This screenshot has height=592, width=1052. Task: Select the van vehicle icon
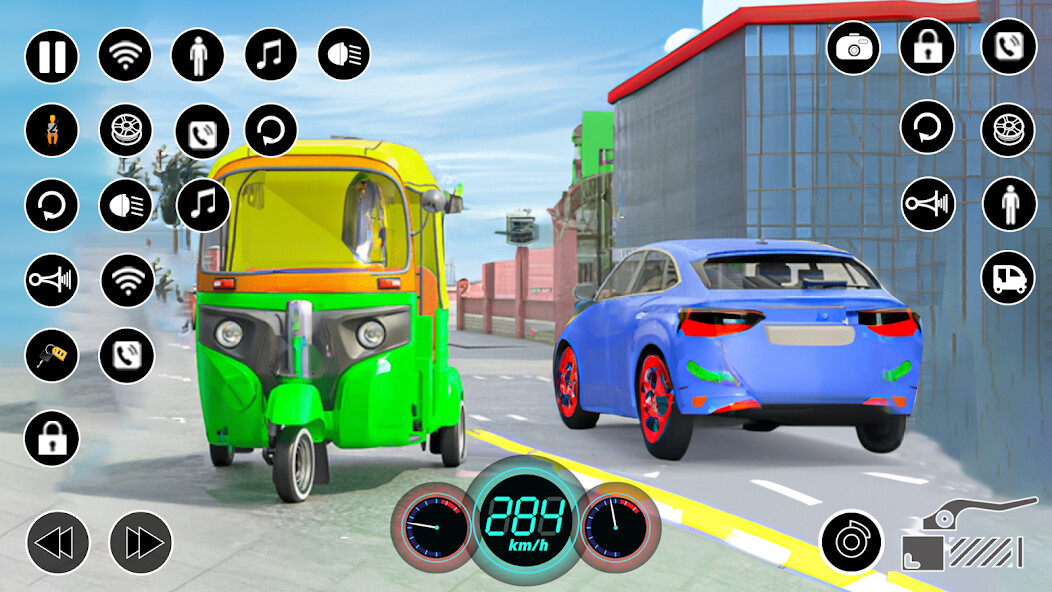[1008, 278]
